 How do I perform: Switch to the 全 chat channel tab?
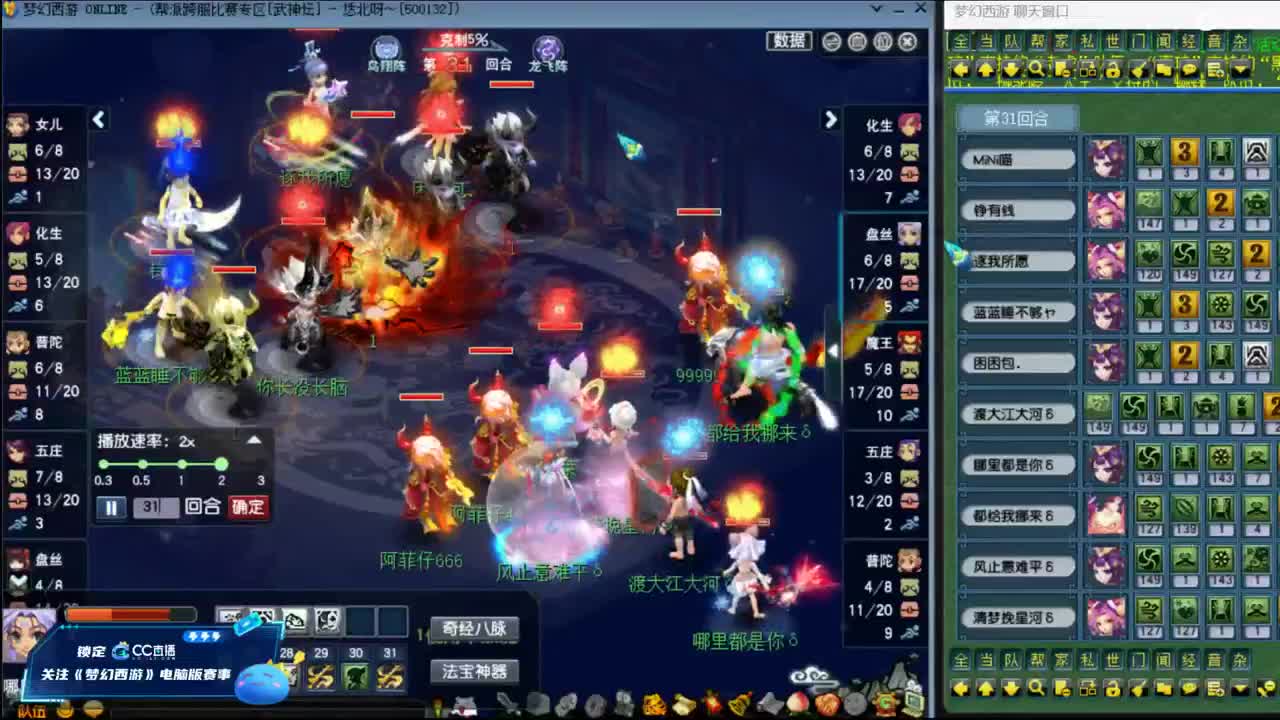pos(959,40)
